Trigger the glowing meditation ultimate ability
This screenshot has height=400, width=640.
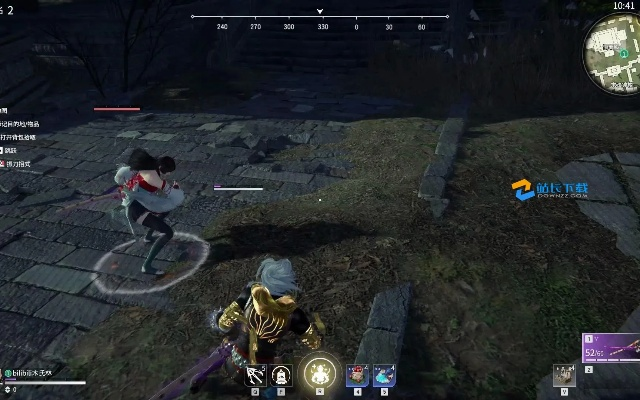click(x=319, y=373)
